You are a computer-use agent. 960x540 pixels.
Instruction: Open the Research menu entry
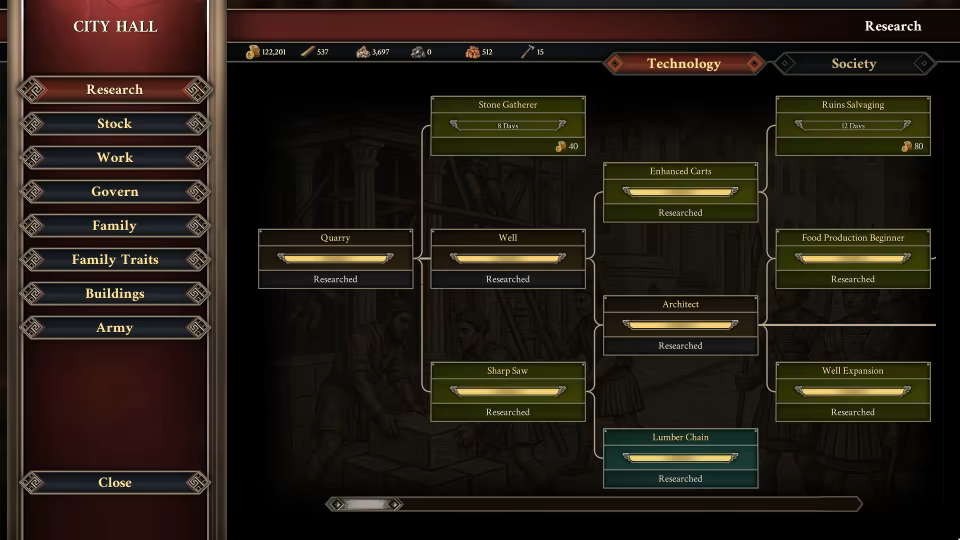[x=114, y=90]
